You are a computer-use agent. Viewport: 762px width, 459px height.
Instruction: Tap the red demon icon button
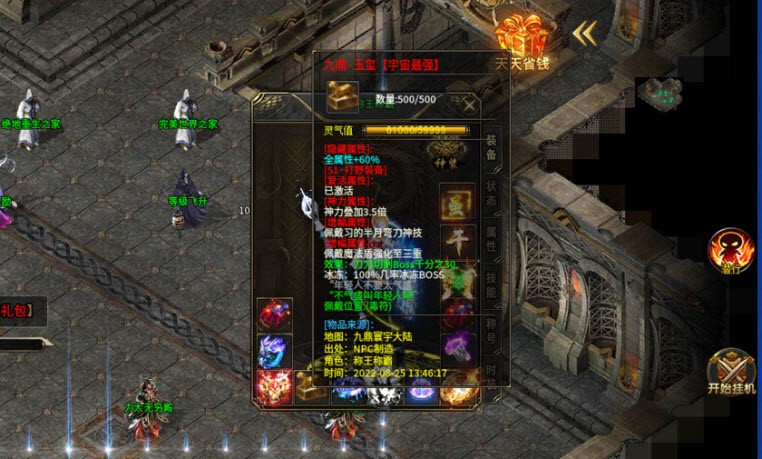pyautogui.click(x=731, y=251)
